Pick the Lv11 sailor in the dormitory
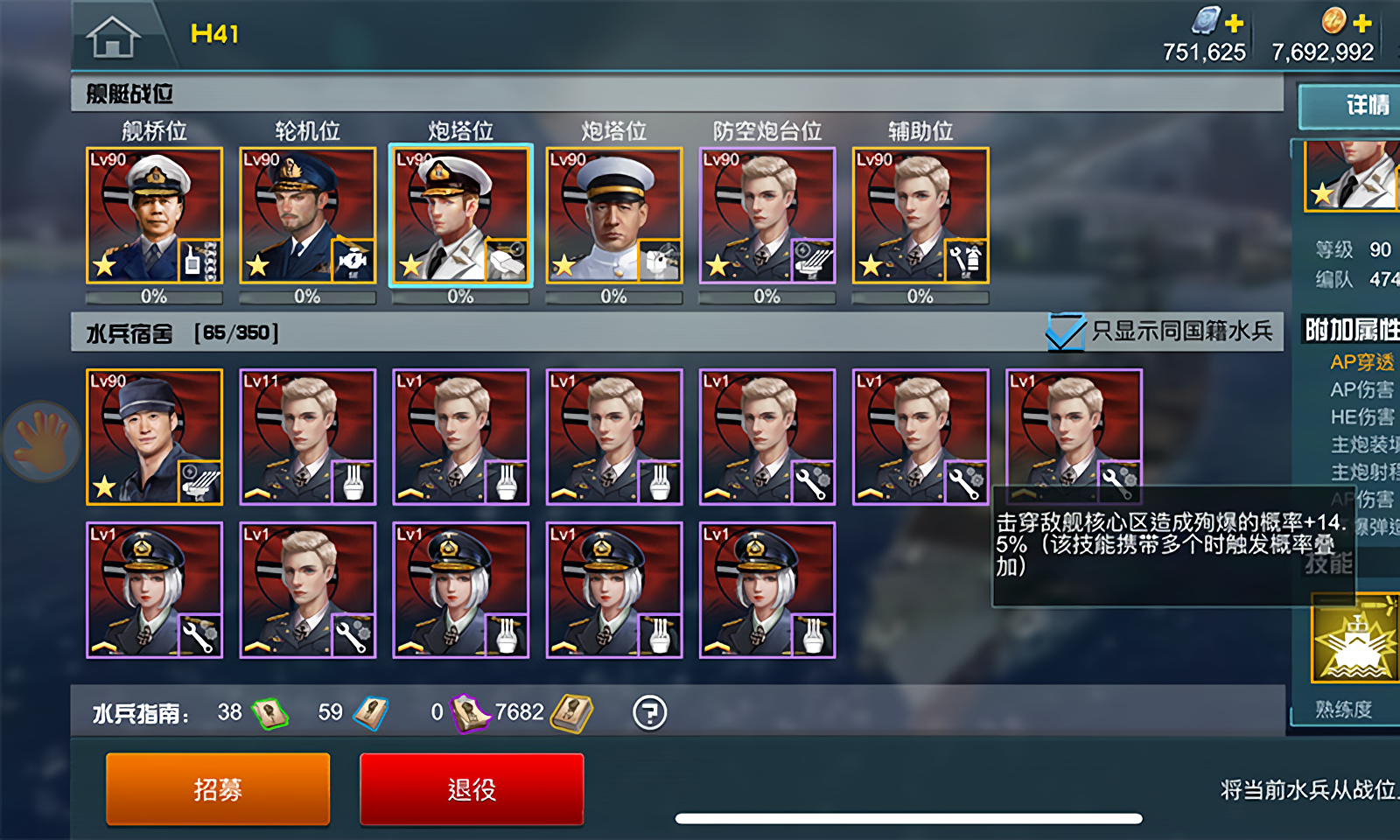The height and width of the screenshot is (840, 1400). (307, 437)
